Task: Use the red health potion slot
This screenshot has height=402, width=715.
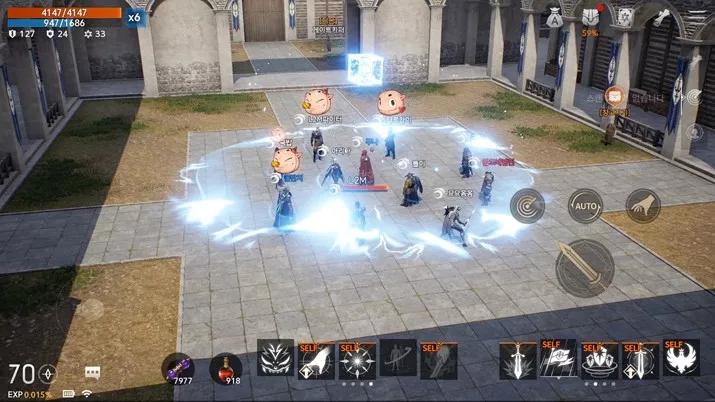Action: (225, 367)
